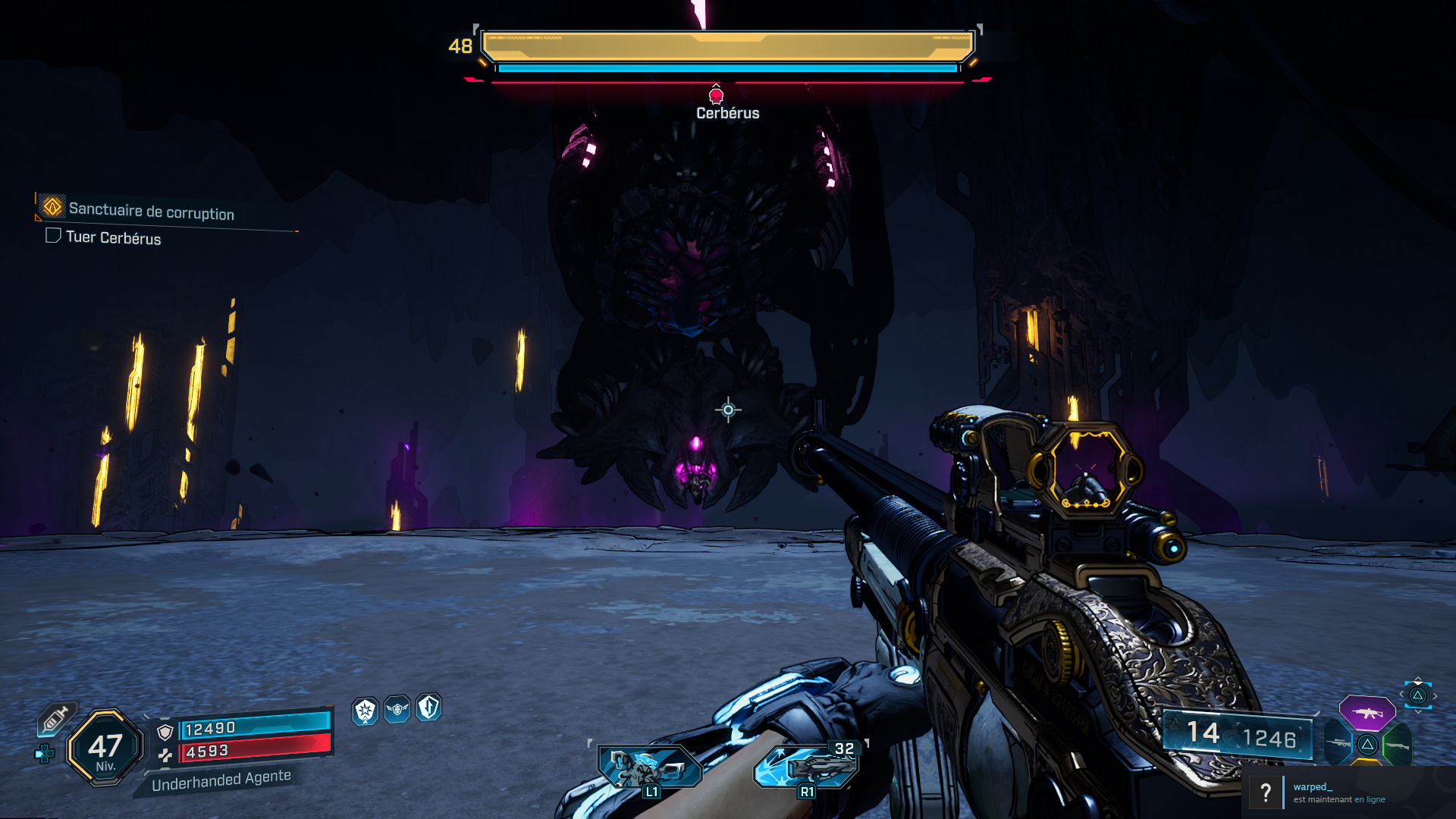The height and width of the screenshot is (819, 1456).
Task: Select the Sanctuaire de corruption mission tracker
Action: [x=151, y=210]
